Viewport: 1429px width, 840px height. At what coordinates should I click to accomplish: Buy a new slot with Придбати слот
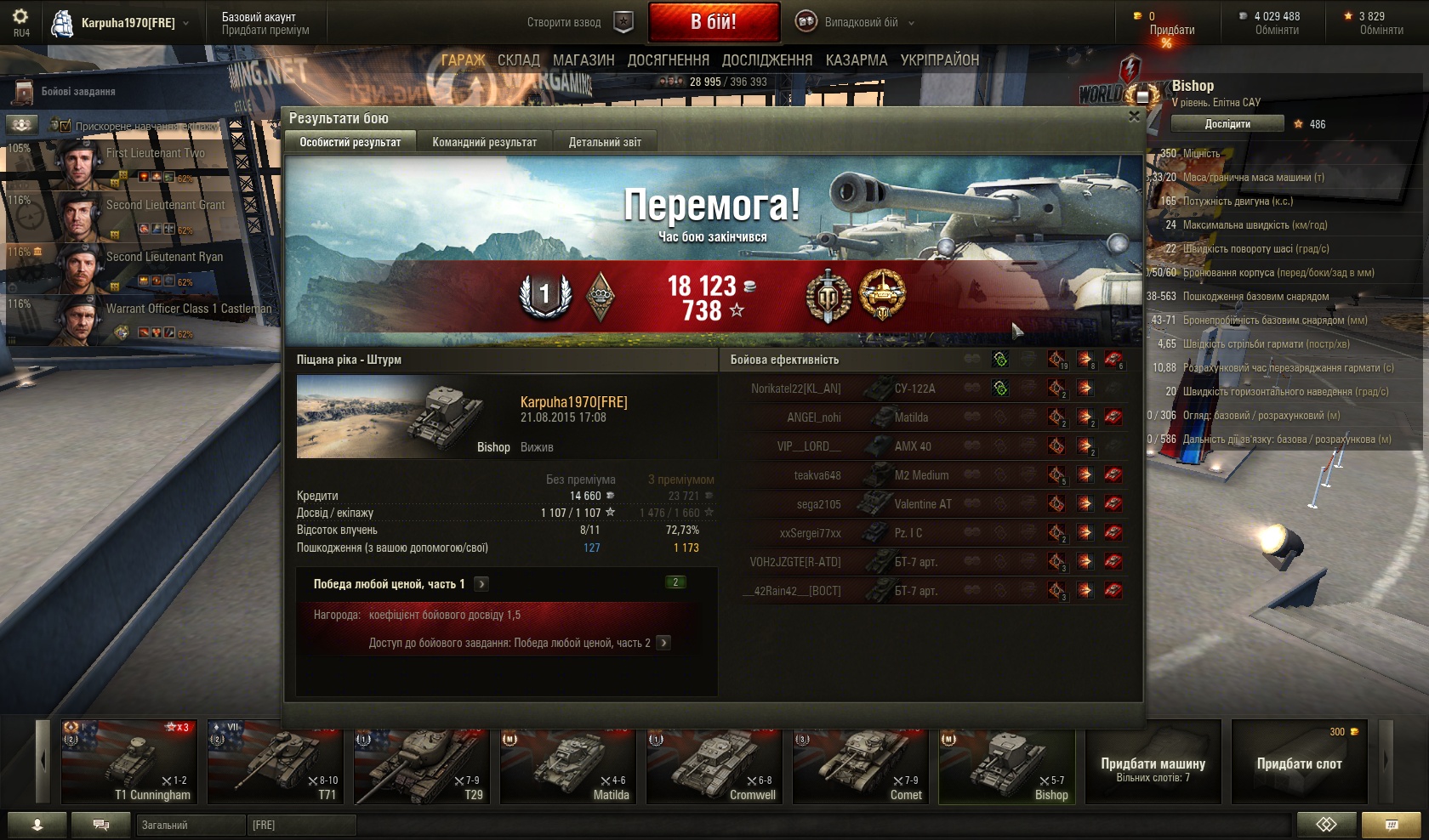(x=1299, y=762)
